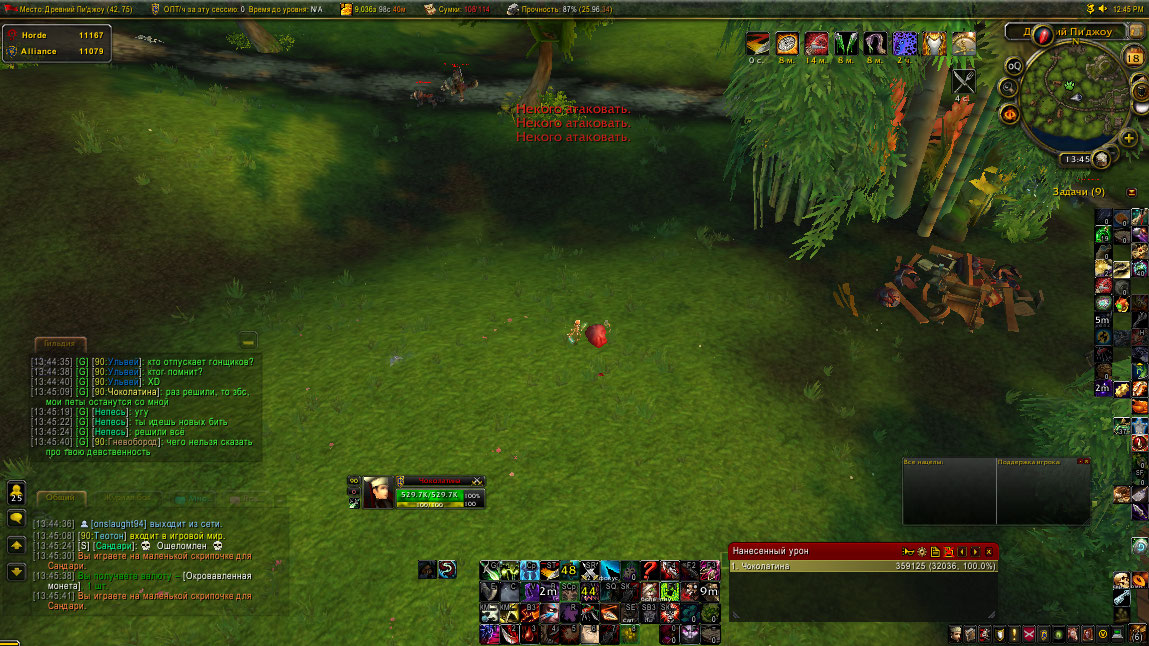Collapse the Задачи objectives tracker
1149x646 pixels.
coord(1132,192)
